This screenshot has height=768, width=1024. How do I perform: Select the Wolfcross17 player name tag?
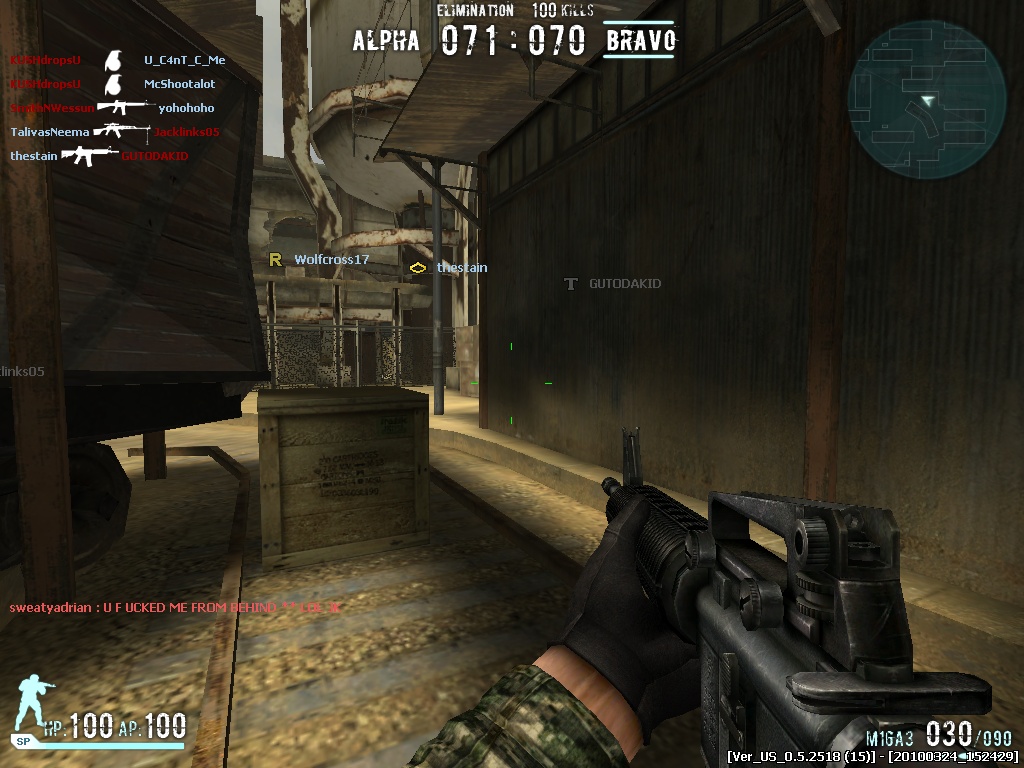[x=331, y=260]
